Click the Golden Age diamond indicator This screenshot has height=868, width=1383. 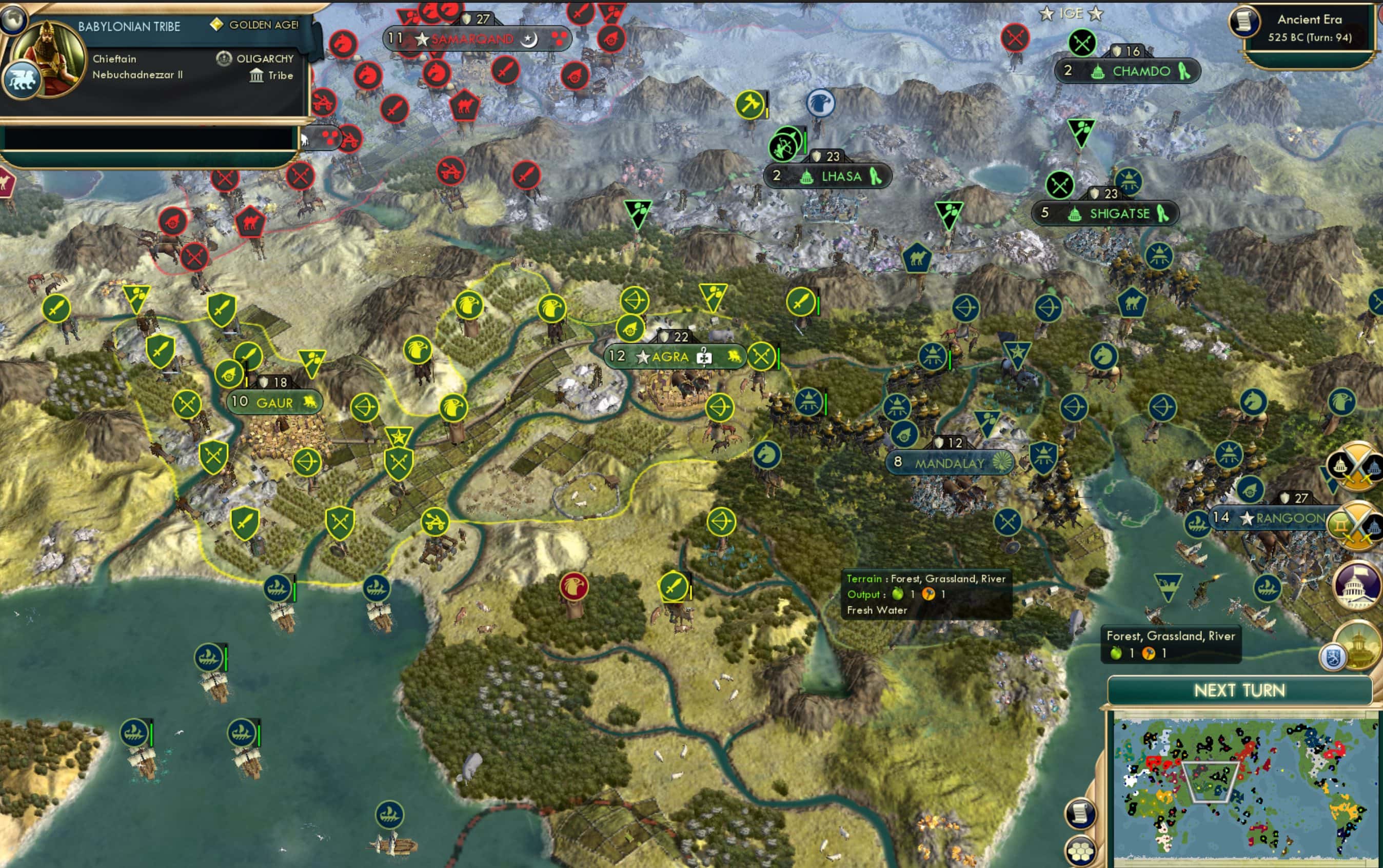217,25
